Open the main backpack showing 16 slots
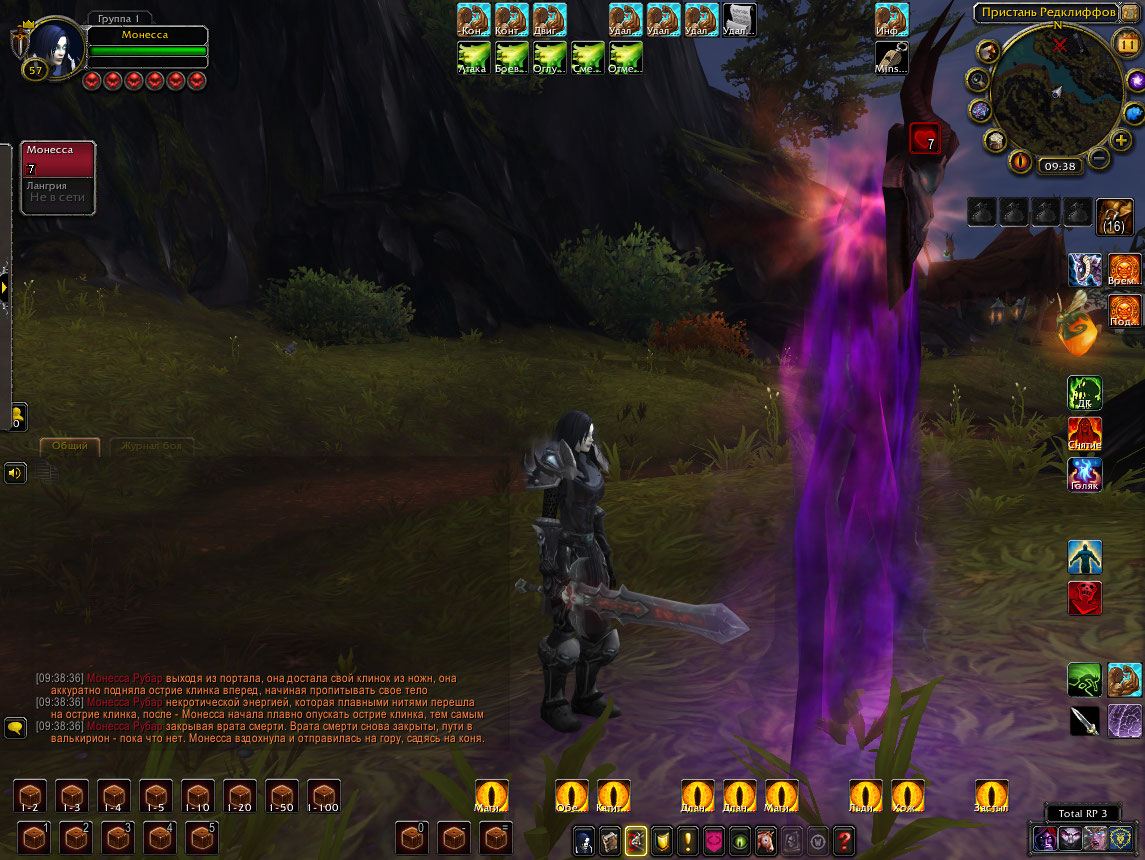 [1113, 214]
